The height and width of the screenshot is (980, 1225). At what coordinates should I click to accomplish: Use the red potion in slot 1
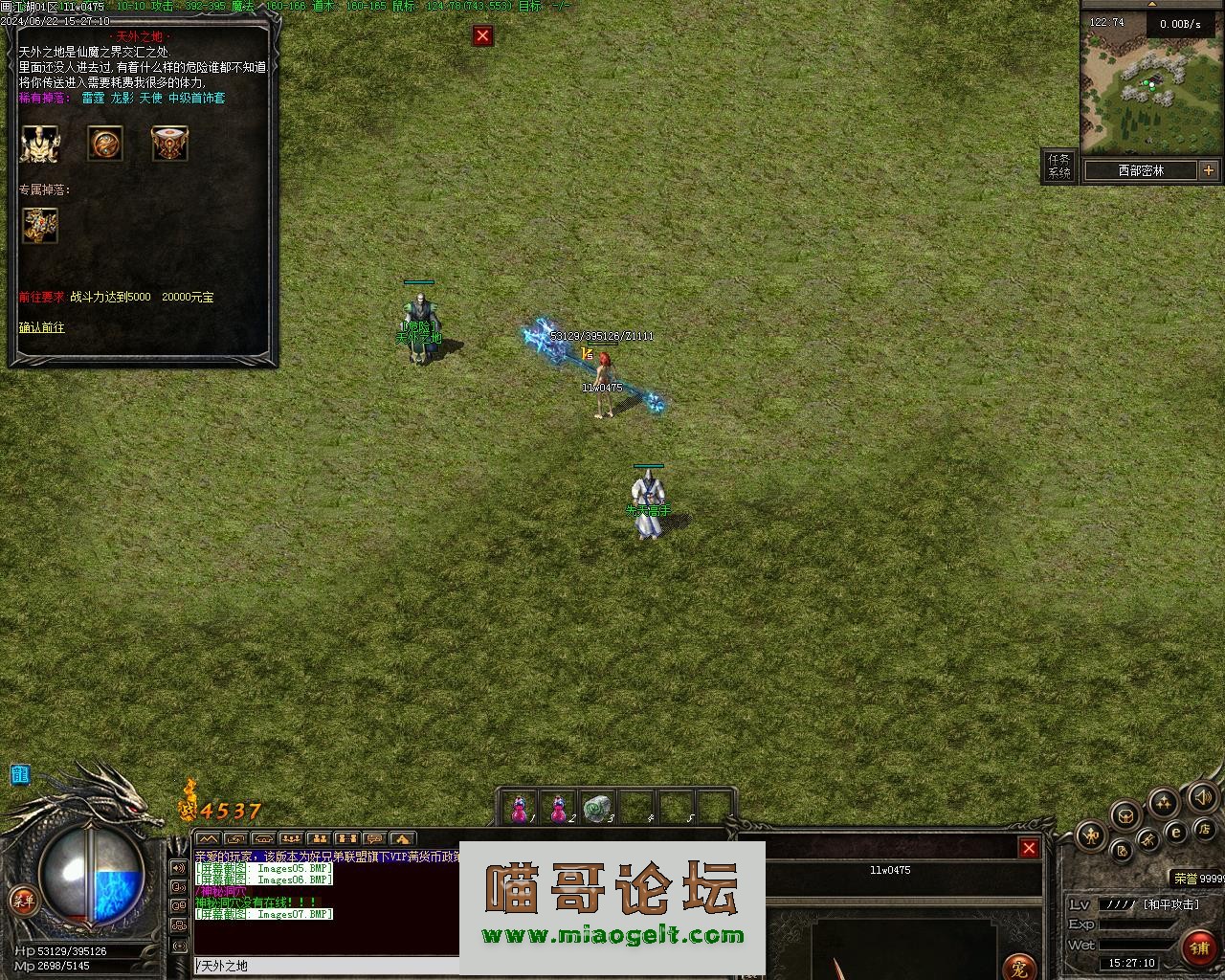tap(520, 810)
